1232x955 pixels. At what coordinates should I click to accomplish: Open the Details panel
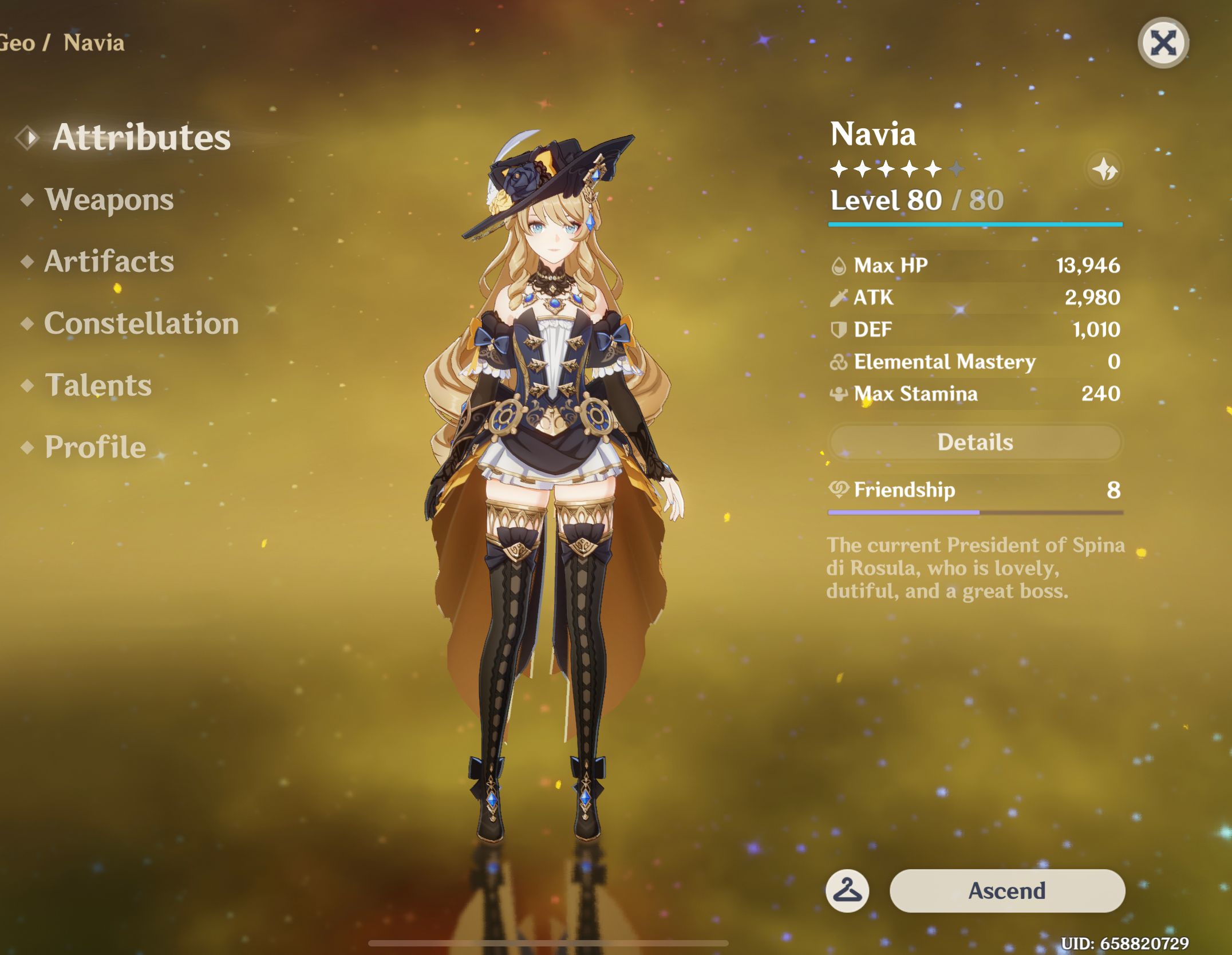(975, 442)
